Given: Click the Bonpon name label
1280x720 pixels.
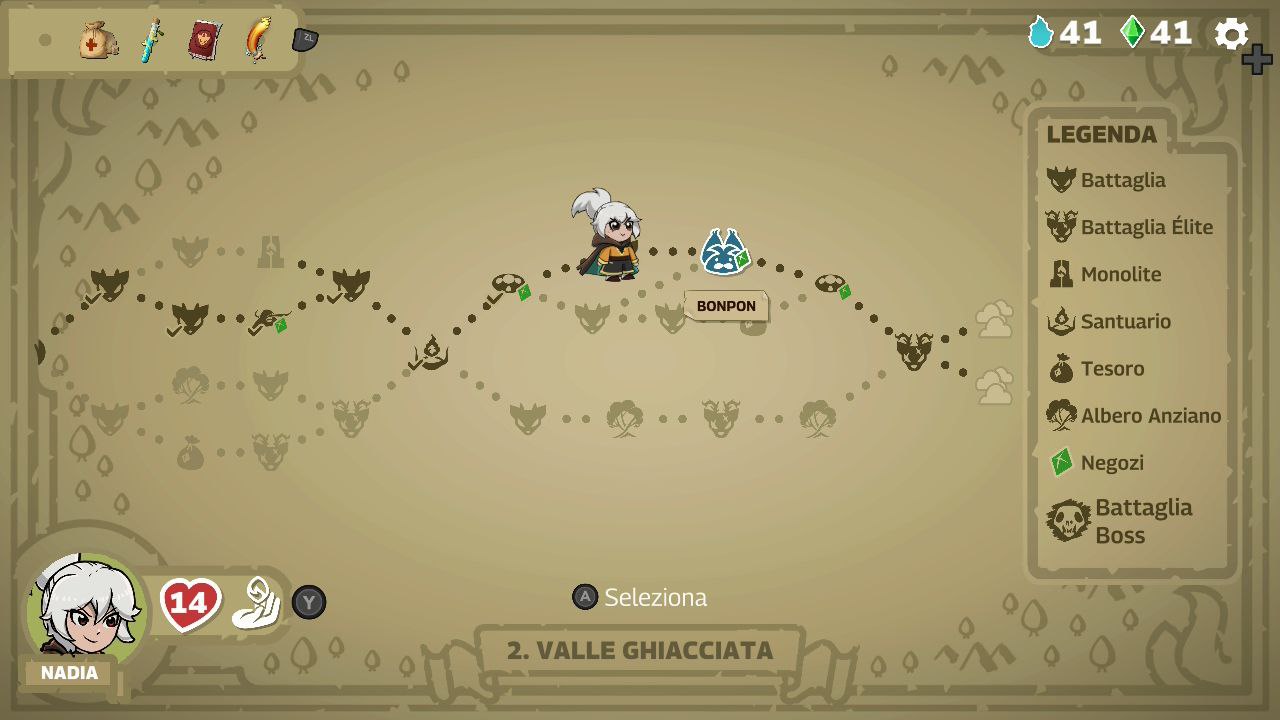Looking at the screenshot, I should click(x=726, y=306).
